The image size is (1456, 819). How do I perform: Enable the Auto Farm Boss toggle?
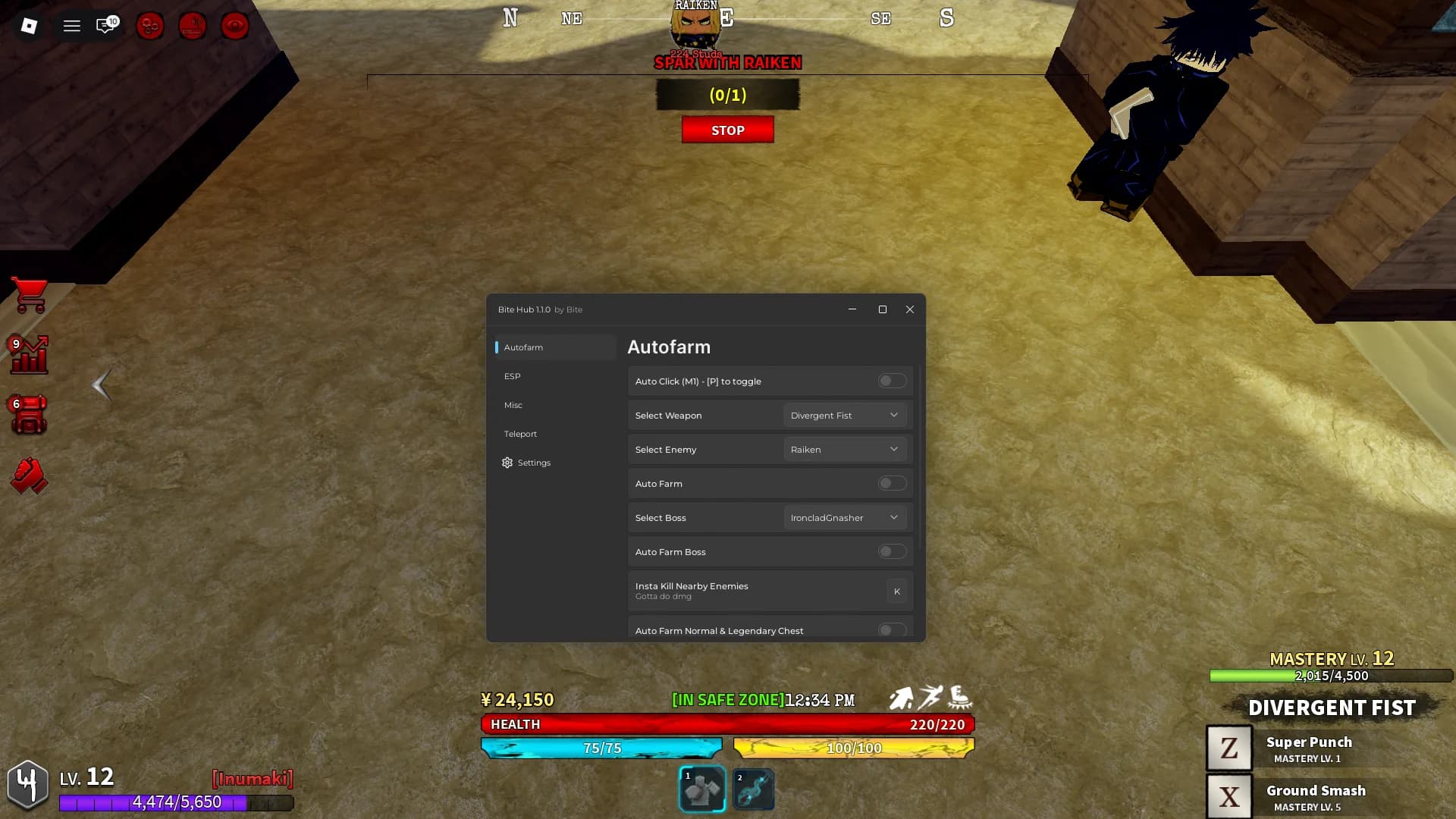892,551
